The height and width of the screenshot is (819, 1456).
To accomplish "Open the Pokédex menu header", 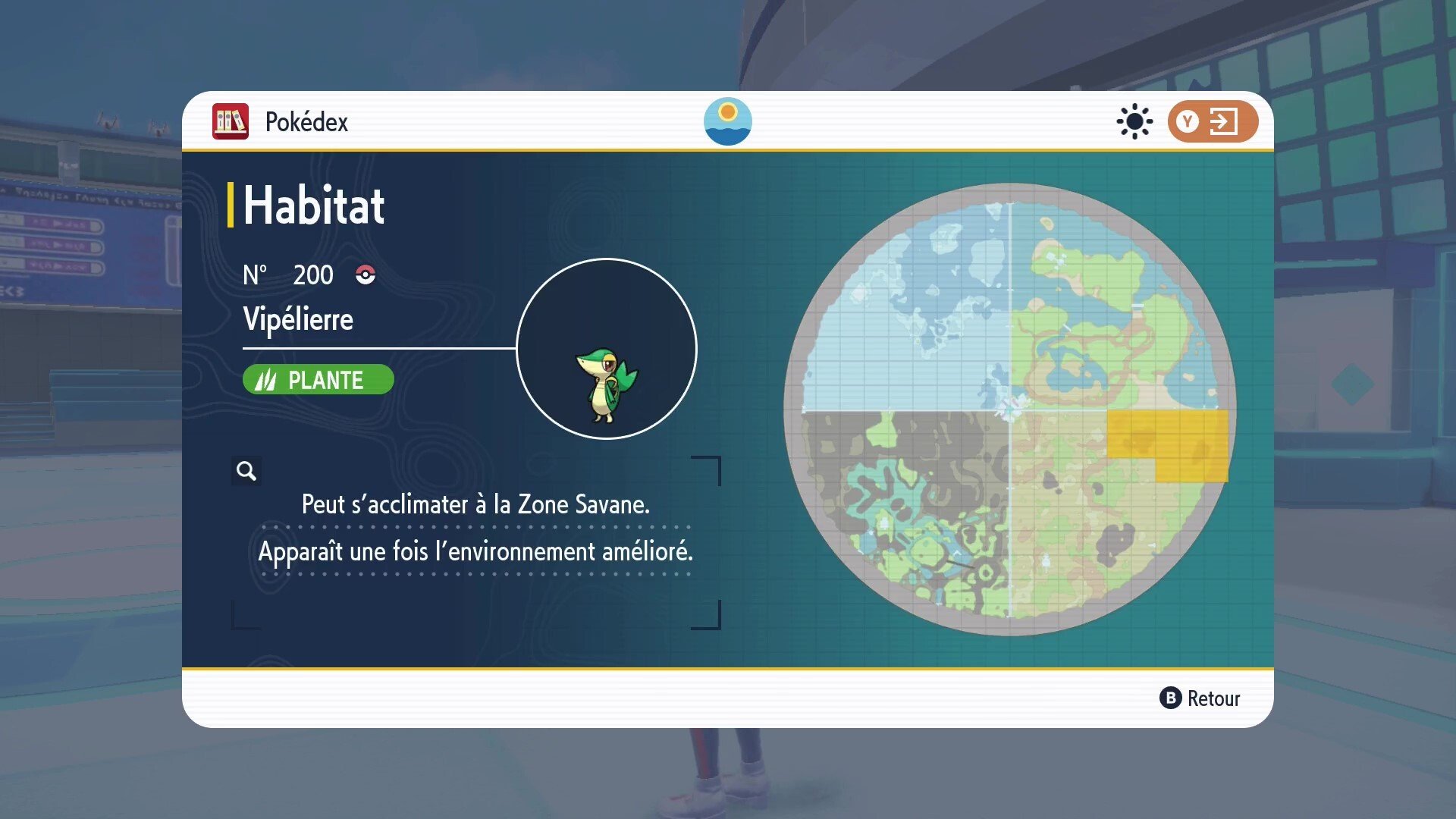I will click(x=306, y=121).
